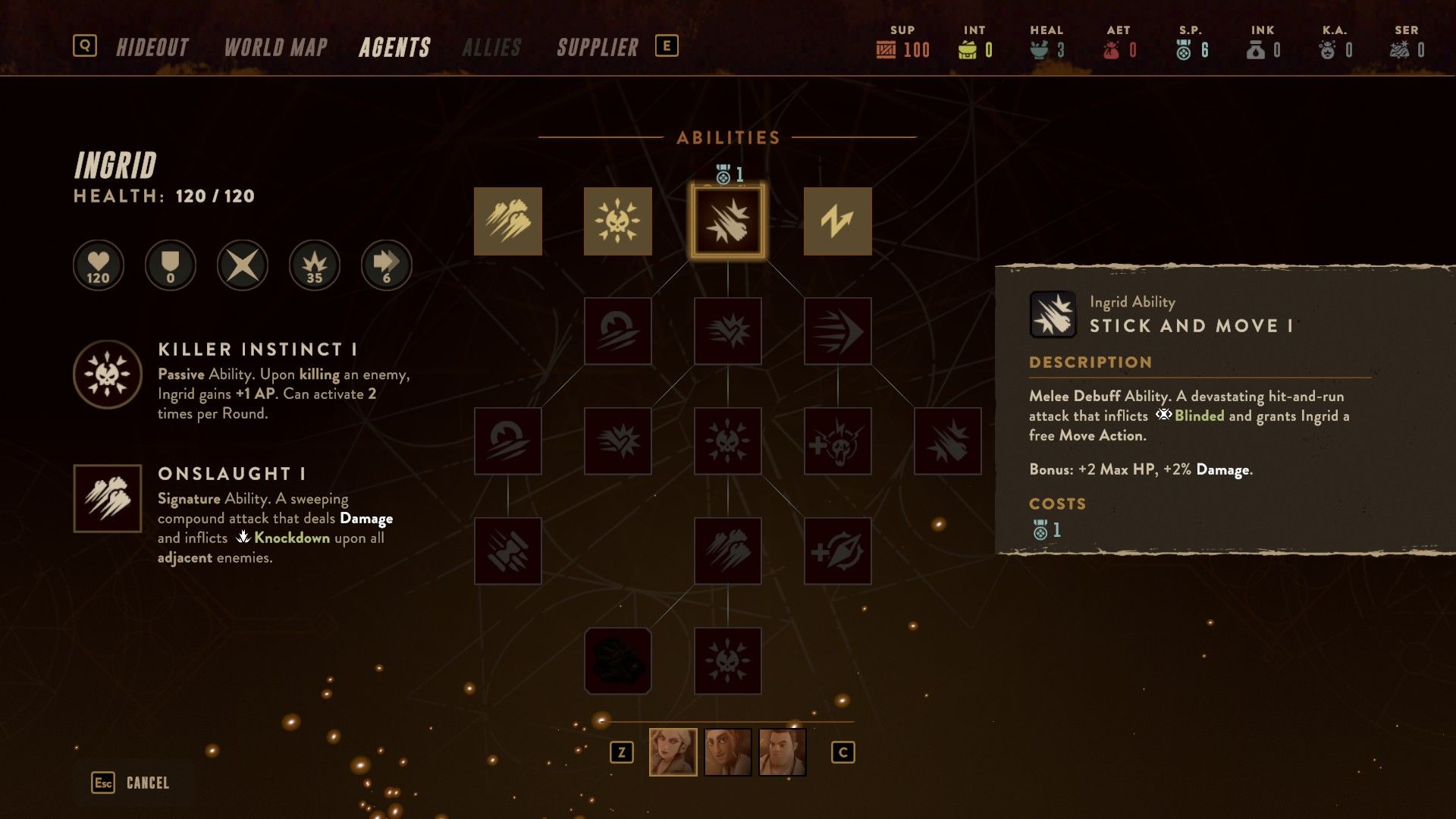
Task: Click the INT satchel resource icon
Action: (969, 49)
